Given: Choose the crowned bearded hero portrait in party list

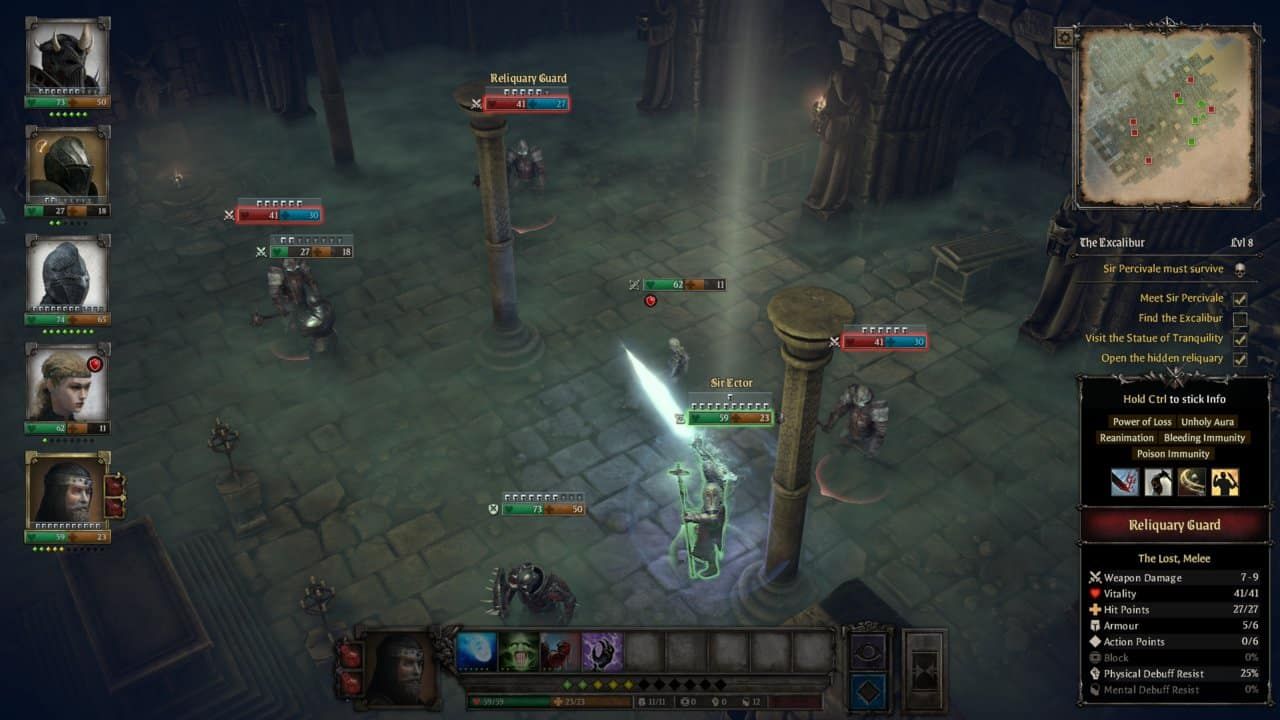Looking at the screenshot, I should [x=67, y=490].
